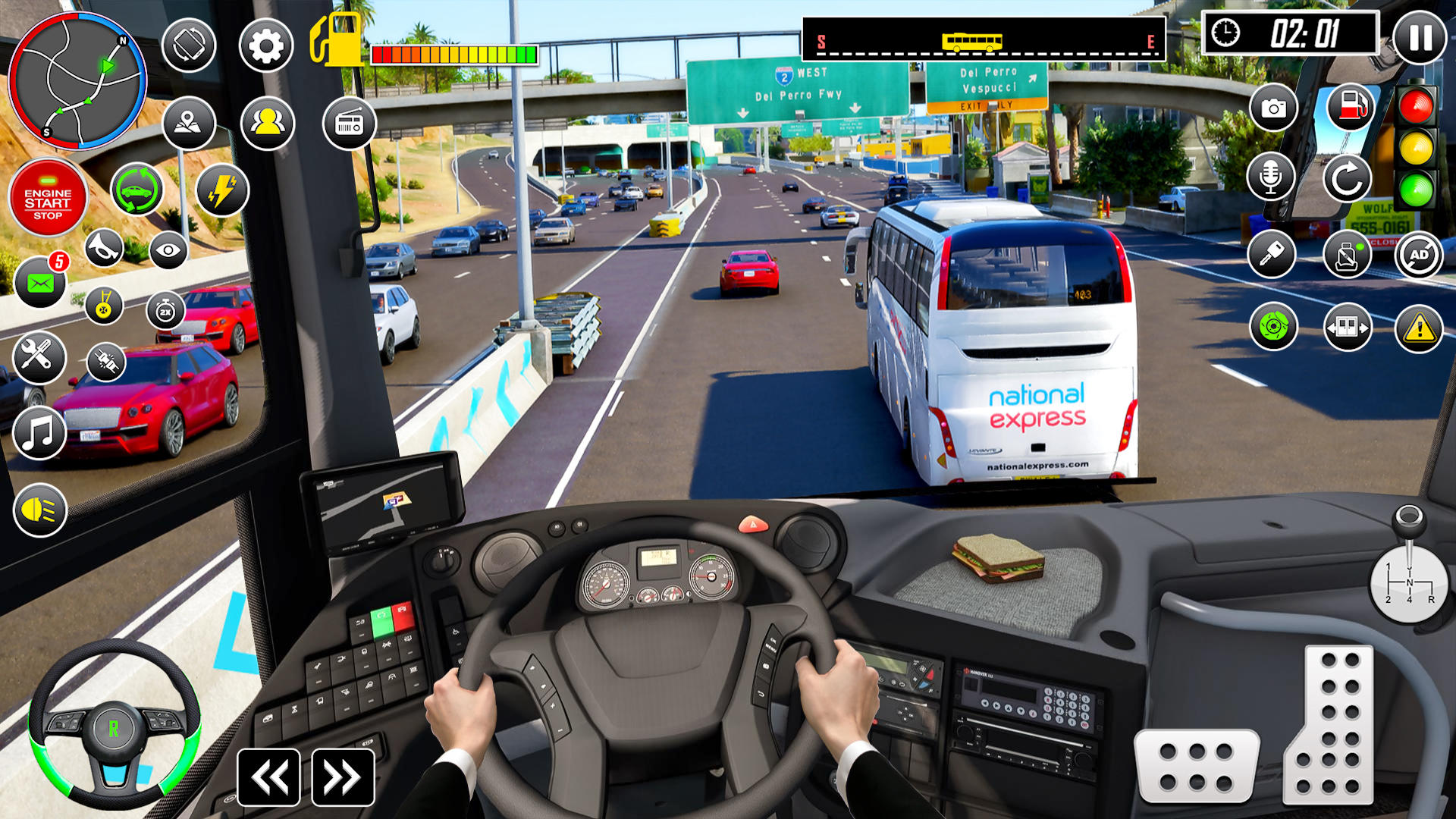Toggle the microphone mute
The image size is (1456, 819).
pyautogui.click(x=1272, y=180)
